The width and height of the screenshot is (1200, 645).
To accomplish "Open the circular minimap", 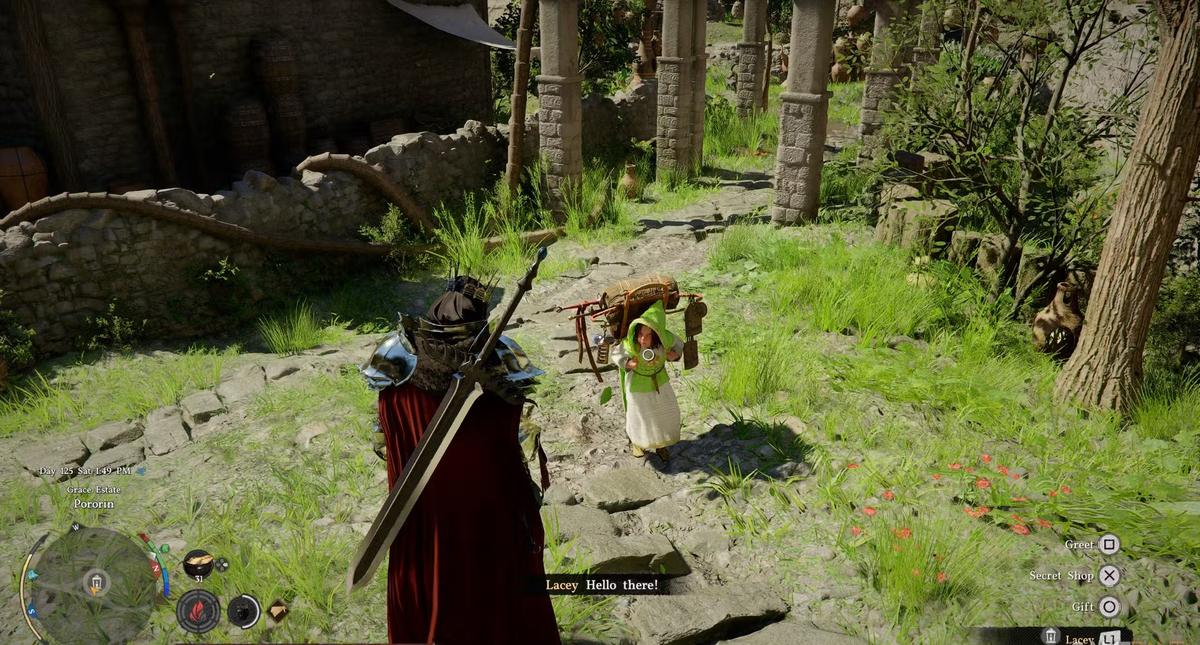I will tap(94, 584).
